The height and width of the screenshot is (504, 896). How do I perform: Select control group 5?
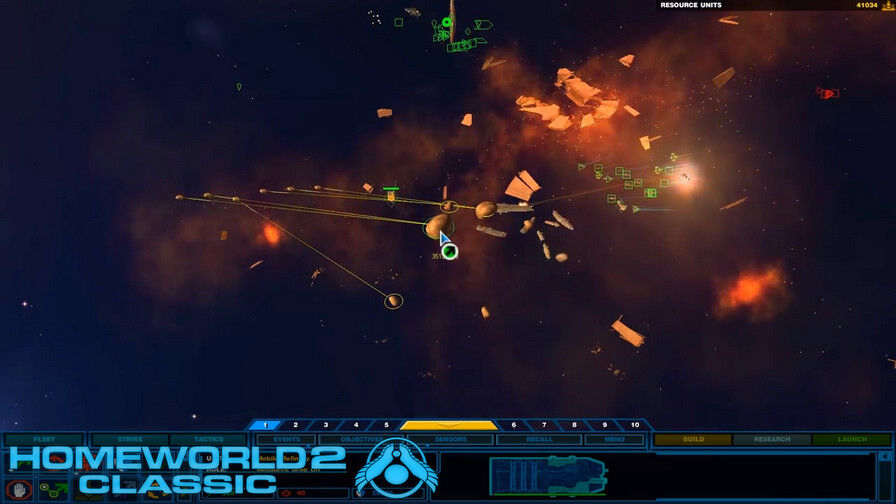pyautogui.click(x=386, y=425)
